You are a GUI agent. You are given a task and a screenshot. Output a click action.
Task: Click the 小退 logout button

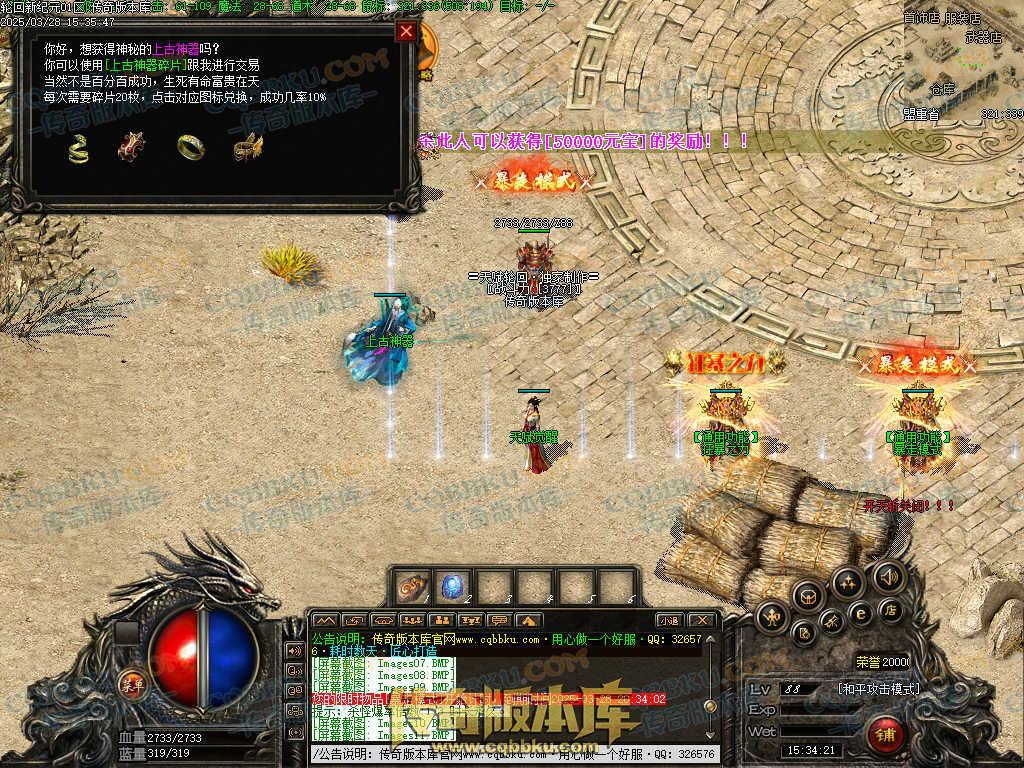pyautogui.click(x=669, y=621)
